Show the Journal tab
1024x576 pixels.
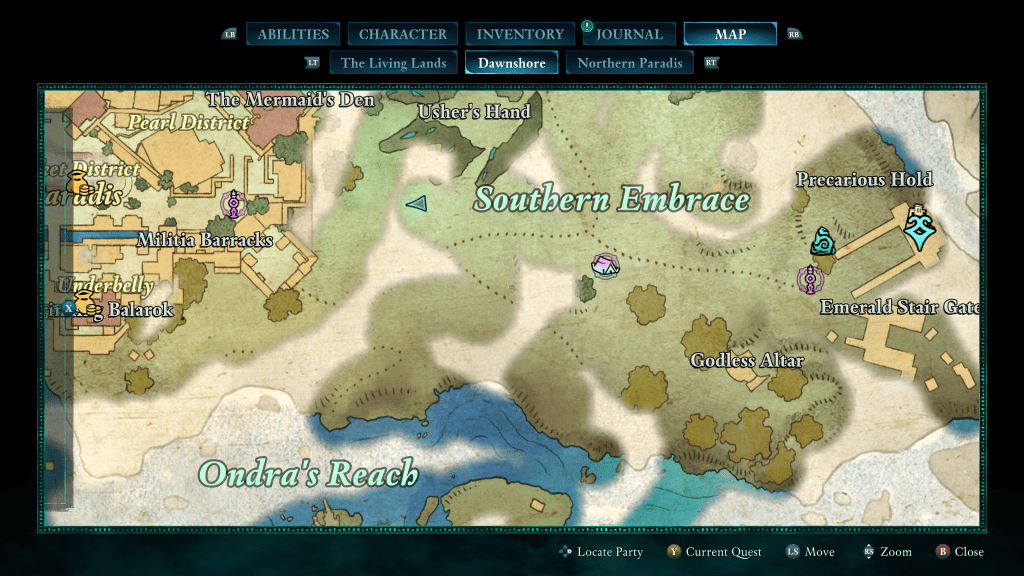point(629,34)
